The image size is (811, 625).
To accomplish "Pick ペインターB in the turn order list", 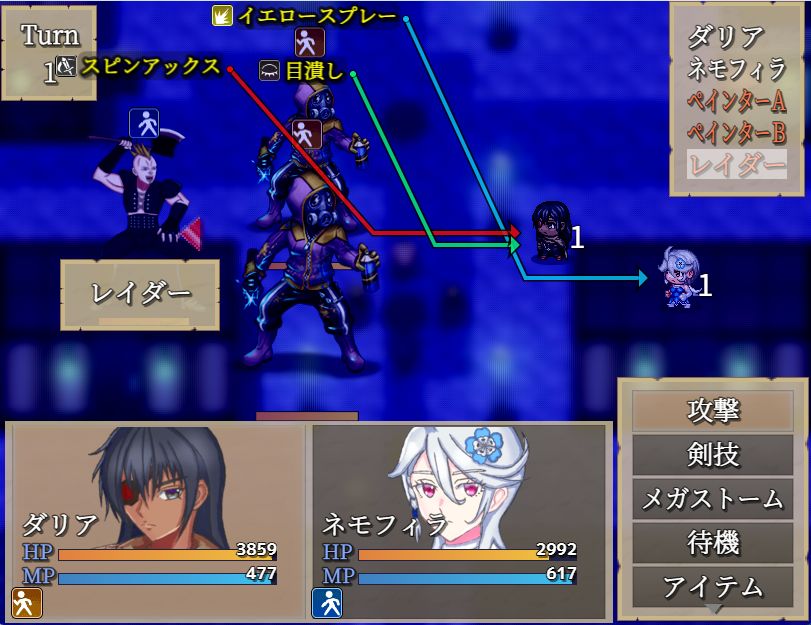I will point(736,132).
